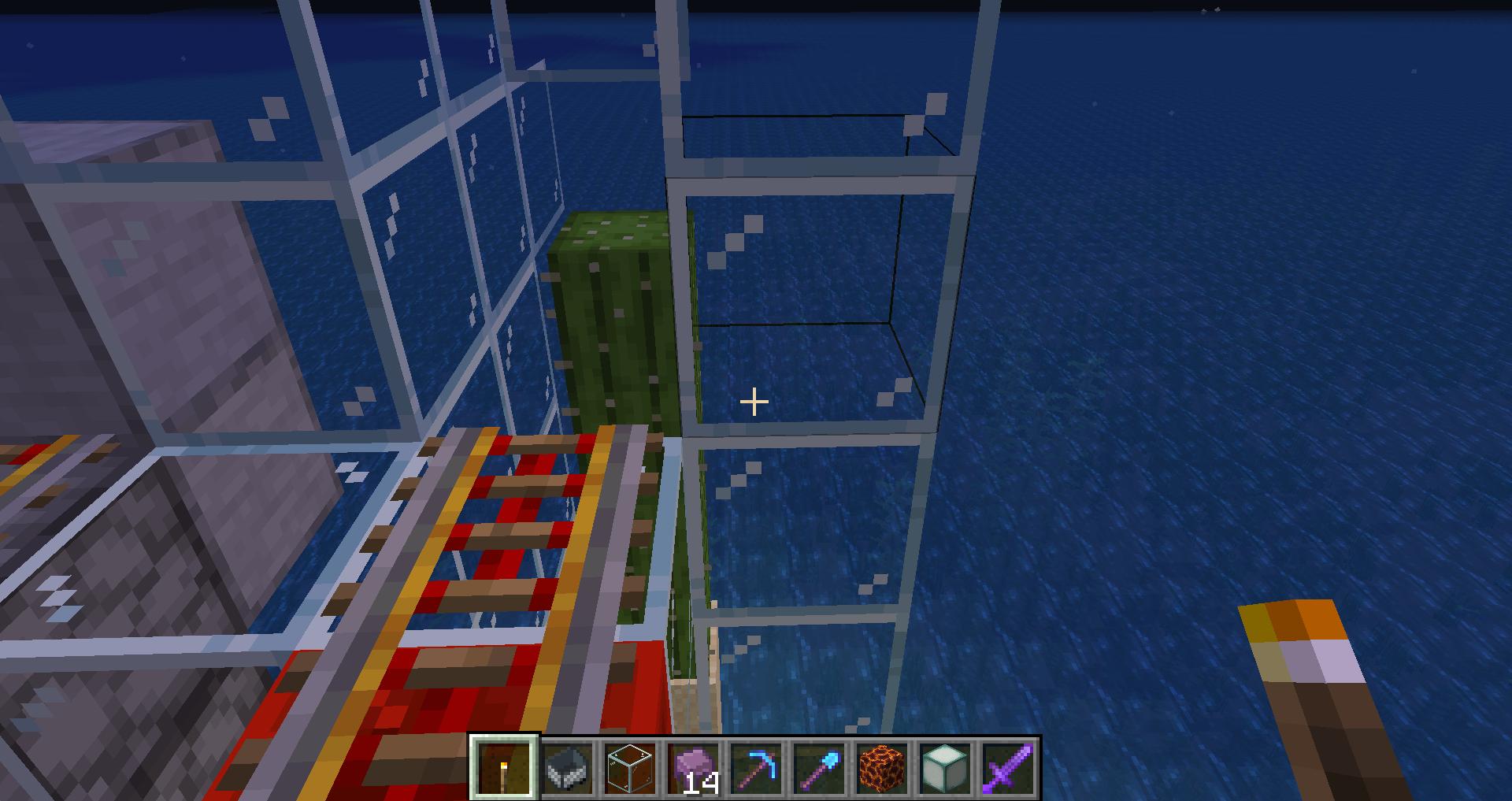The width and height of the screenshot is (1512, 801).
Task: Select the magma block slot
Action: click(x=883, y=768)
